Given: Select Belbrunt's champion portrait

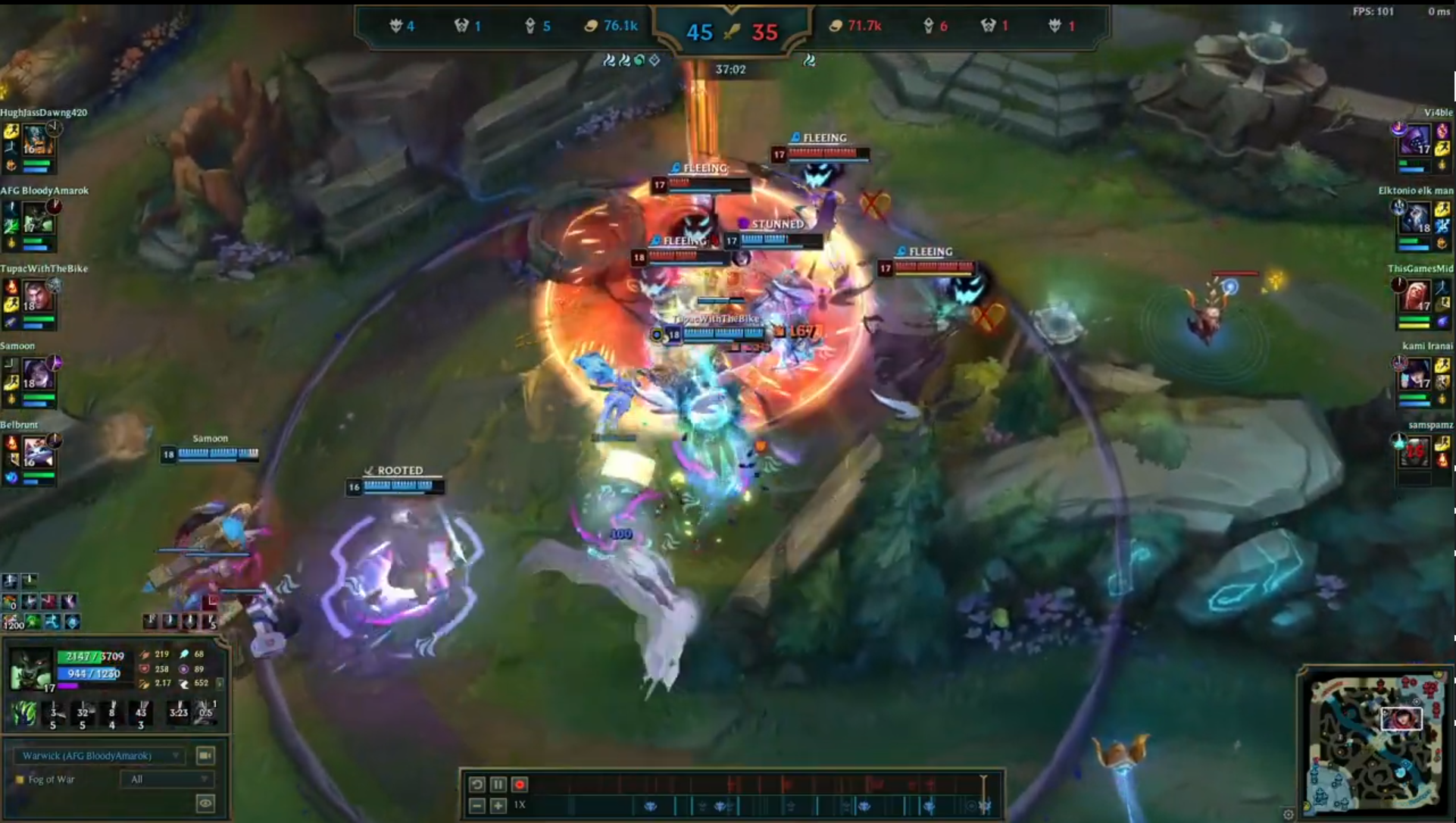Looking at the screenshot, I should click(36, 452).
